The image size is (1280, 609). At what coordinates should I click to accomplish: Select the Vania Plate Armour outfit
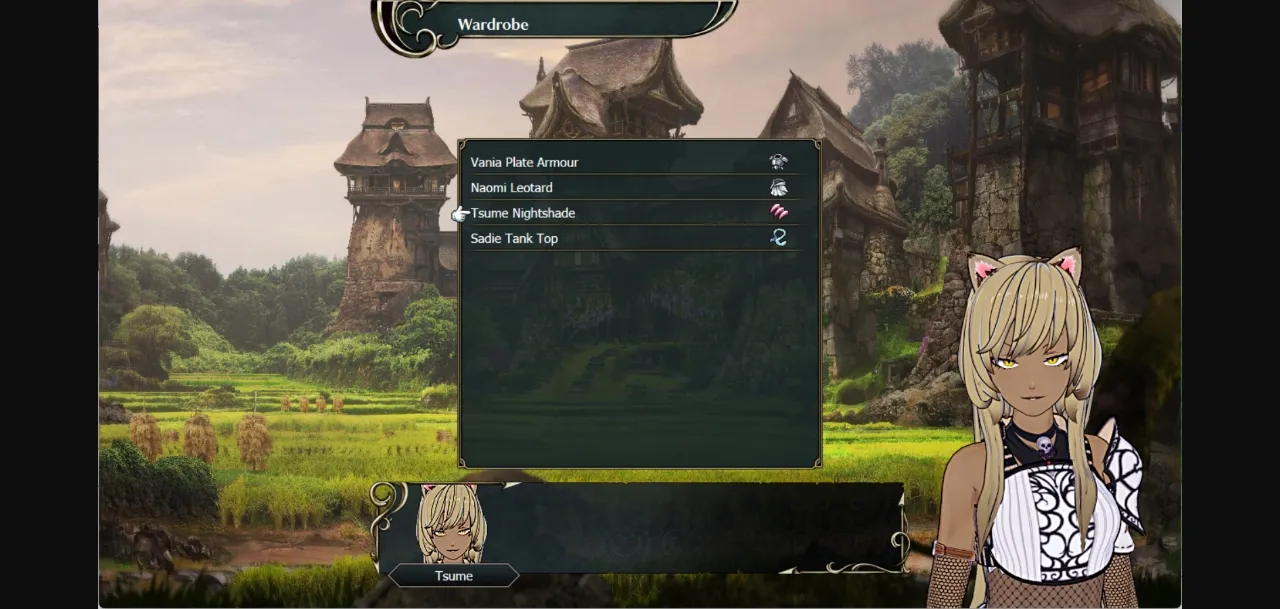point(525,162)
